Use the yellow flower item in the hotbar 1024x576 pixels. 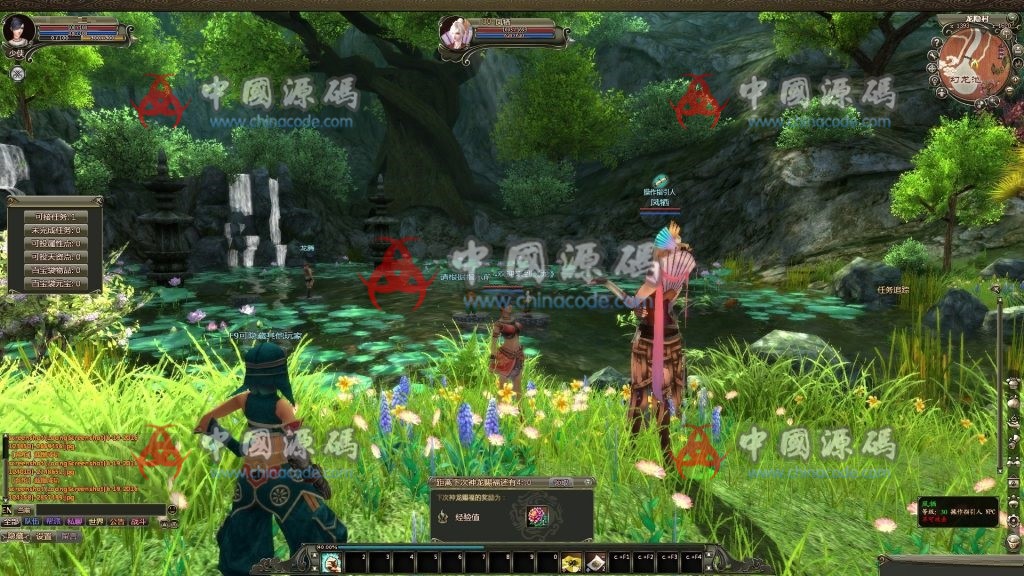(x=571, y=563)
